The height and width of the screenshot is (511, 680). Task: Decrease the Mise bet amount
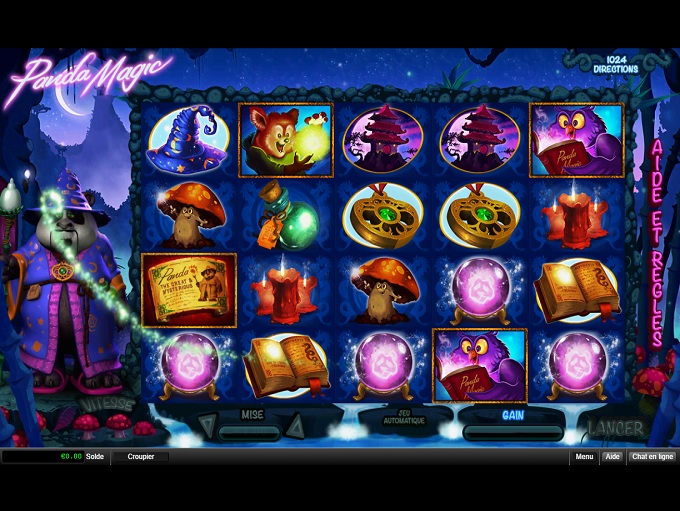point(207,427)
